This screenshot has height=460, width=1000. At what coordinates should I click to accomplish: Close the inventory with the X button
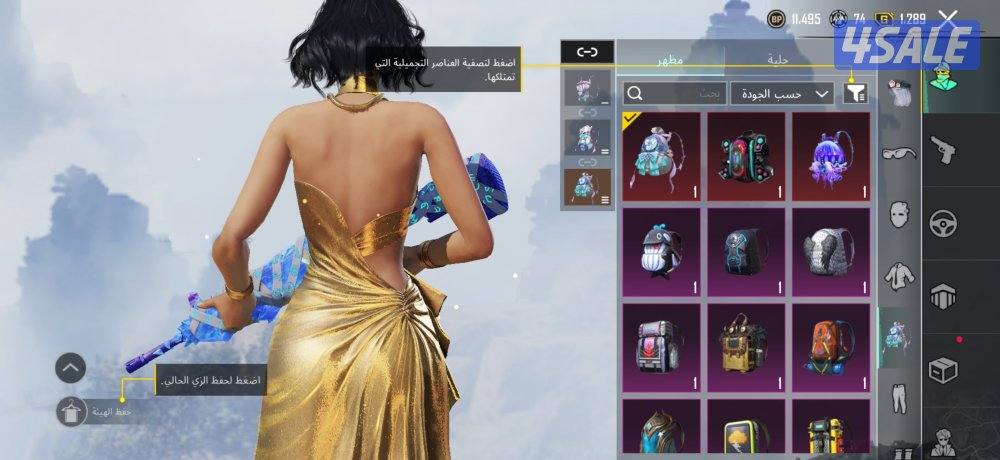tap(947, 18)
